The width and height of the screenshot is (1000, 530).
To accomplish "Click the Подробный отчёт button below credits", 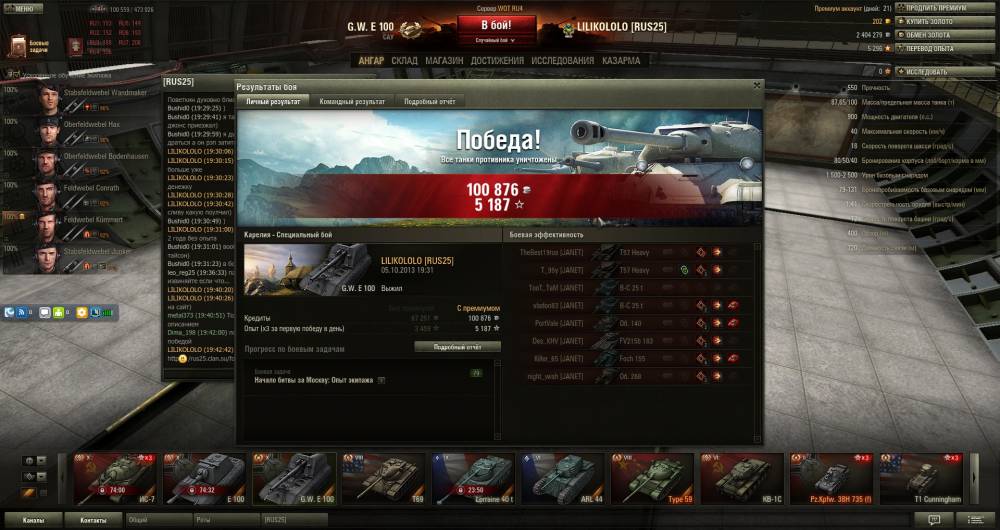I will pyautogui.click(x=457, y=347).
